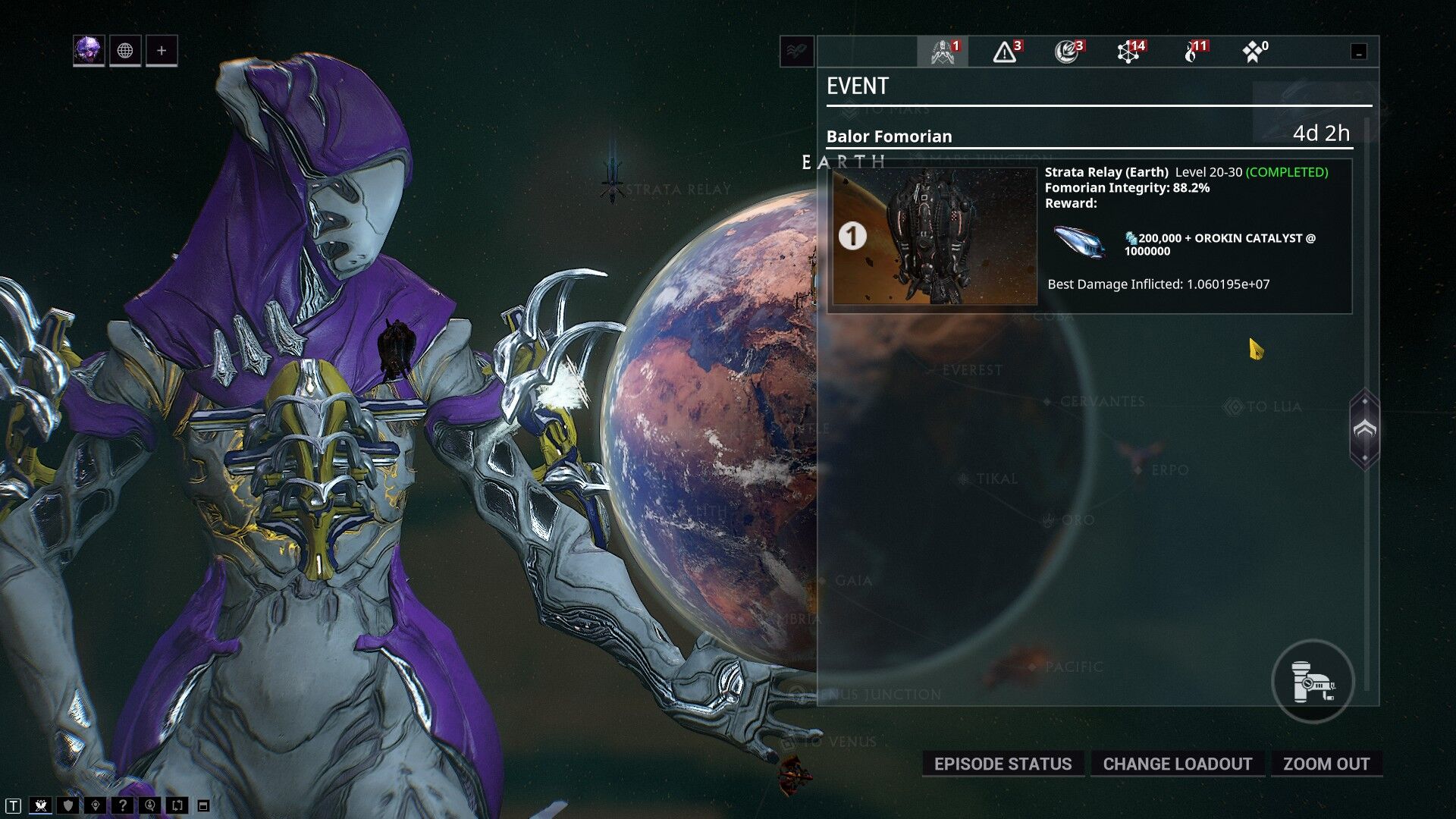Expand the chat window toggle
1456x819 pixels.
click(x=203, y=806)
